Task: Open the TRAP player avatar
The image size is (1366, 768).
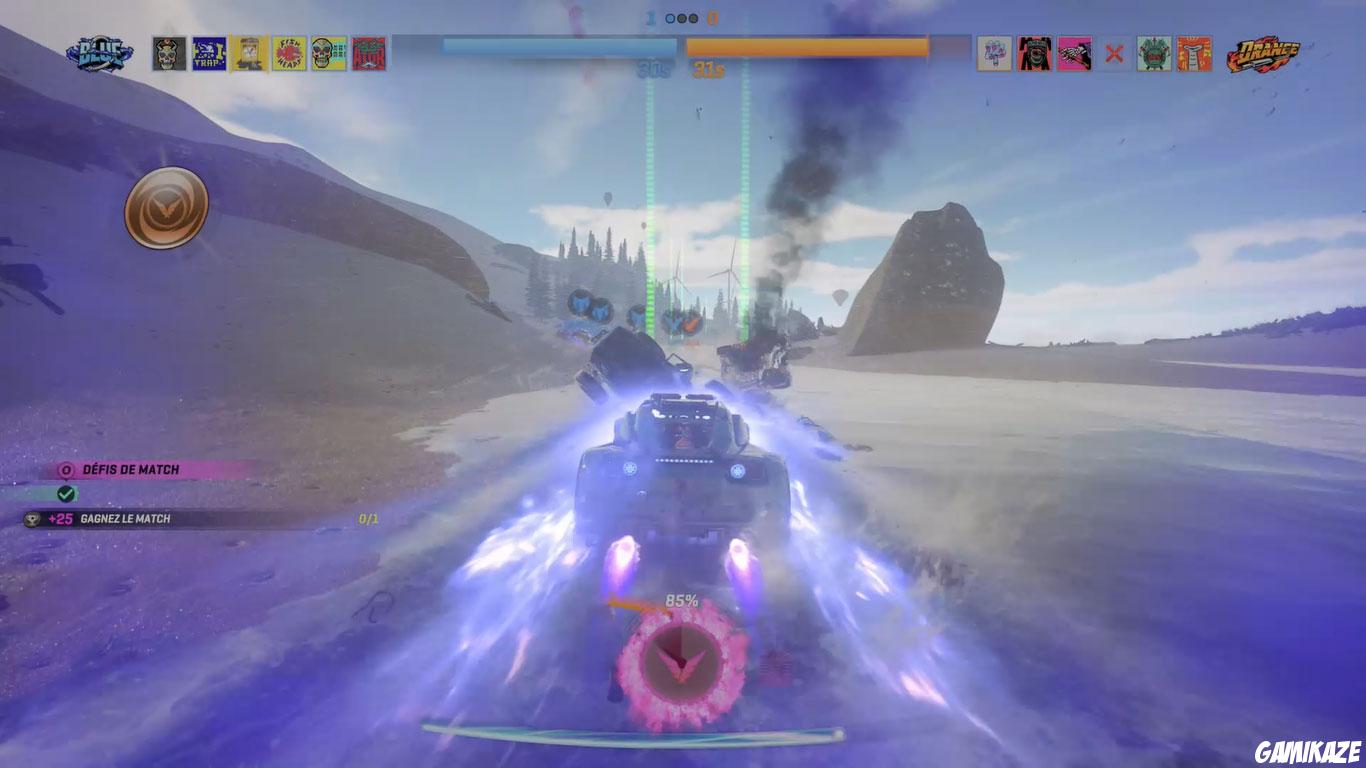Action: [x=207, y=52]
